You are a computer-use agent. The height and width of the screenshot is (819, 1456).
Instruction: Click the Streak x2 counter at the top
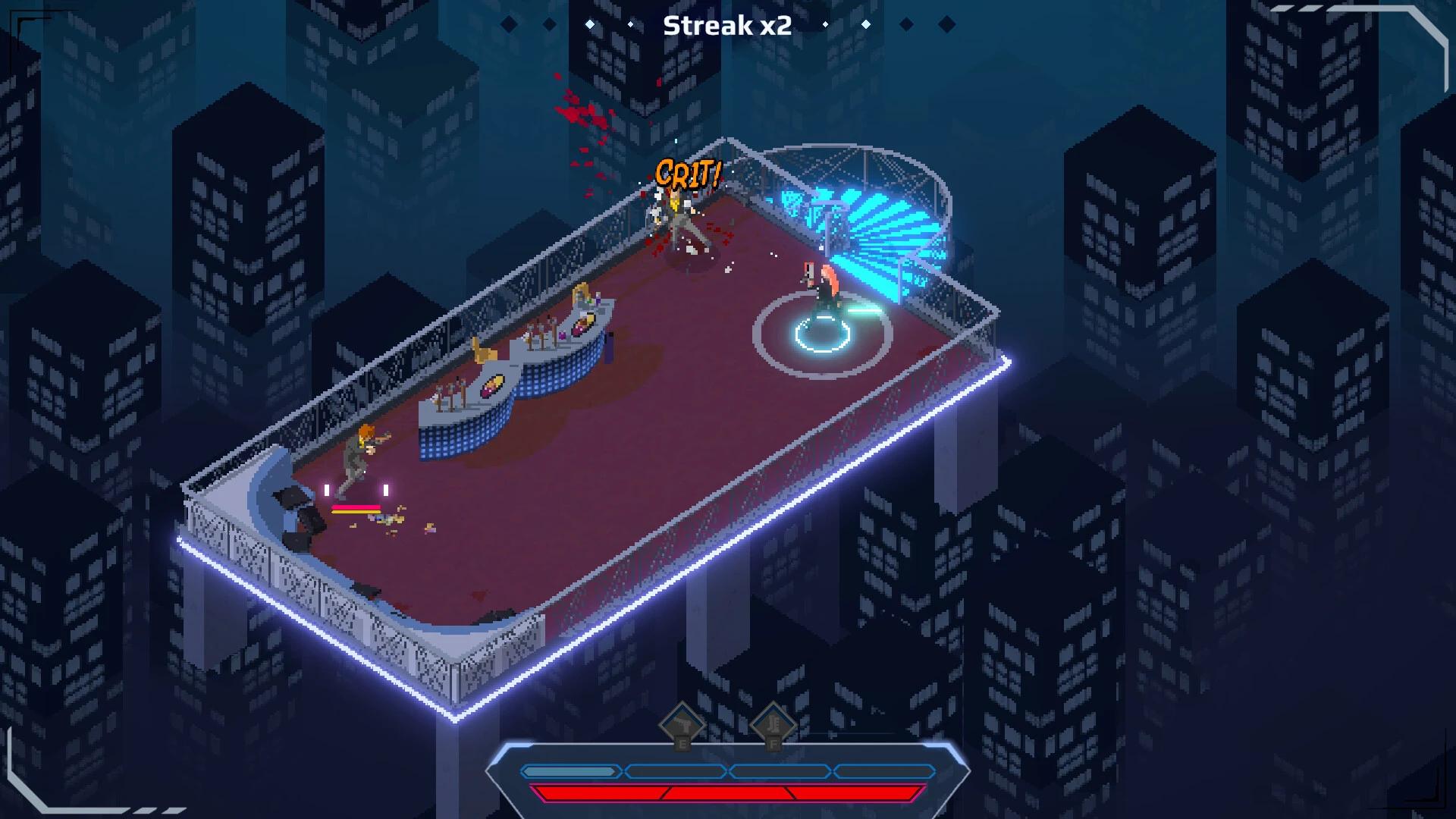coord(727,27)
